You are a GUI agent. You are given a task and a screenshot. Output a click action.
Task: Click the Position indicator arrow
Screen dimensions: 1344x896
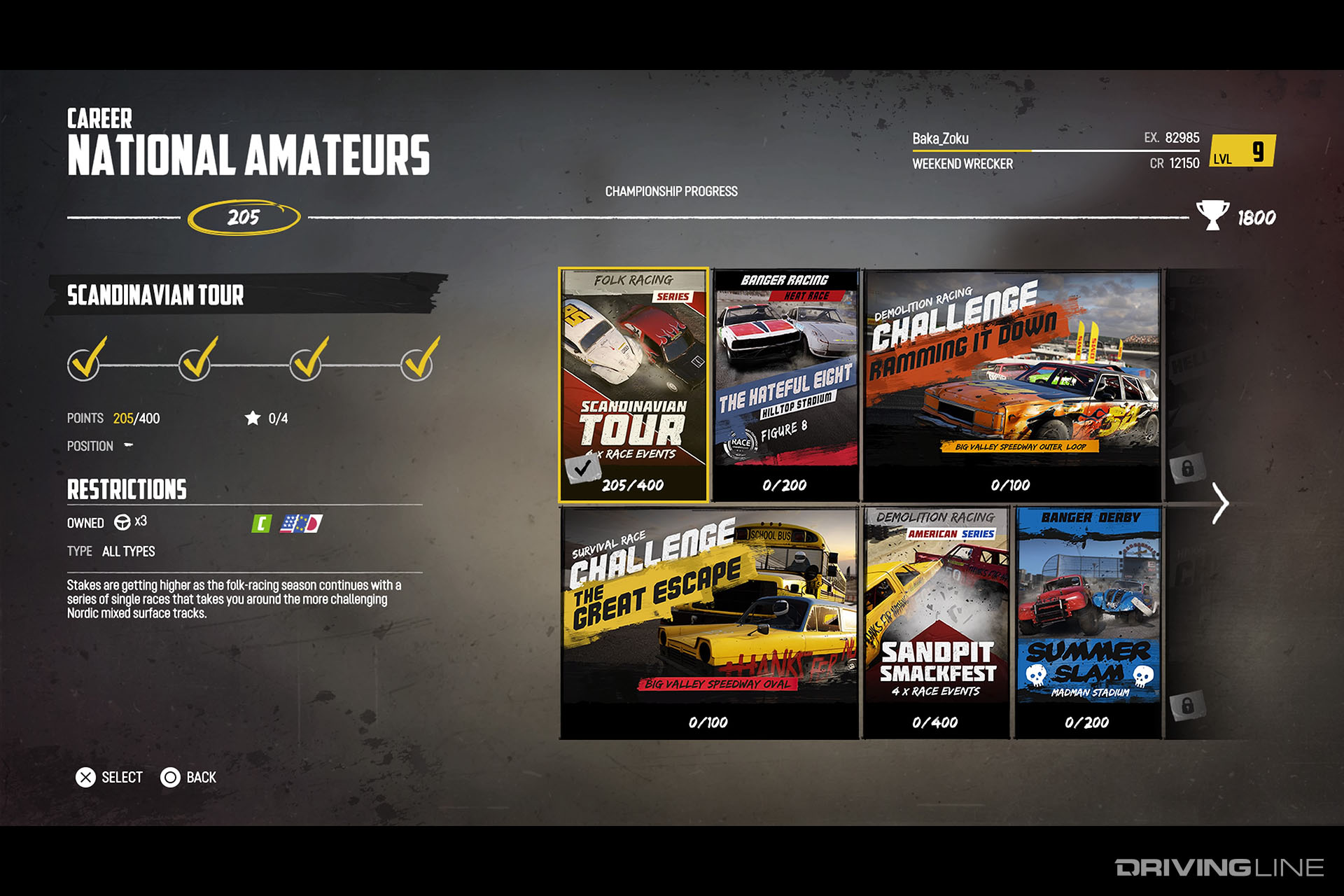coord(128,445)
